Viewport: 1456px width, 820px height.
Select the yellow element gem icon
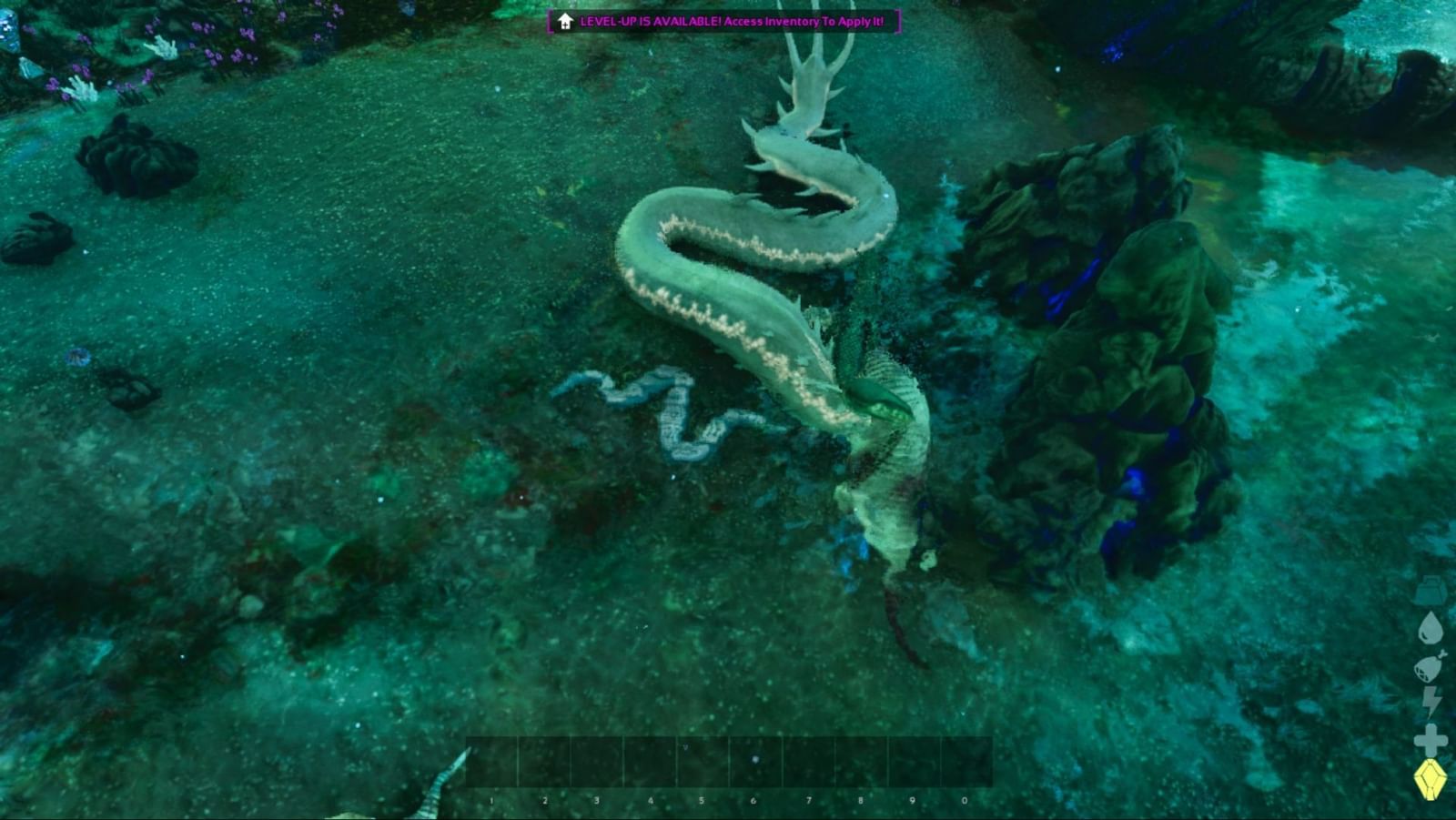(1431, 779)
